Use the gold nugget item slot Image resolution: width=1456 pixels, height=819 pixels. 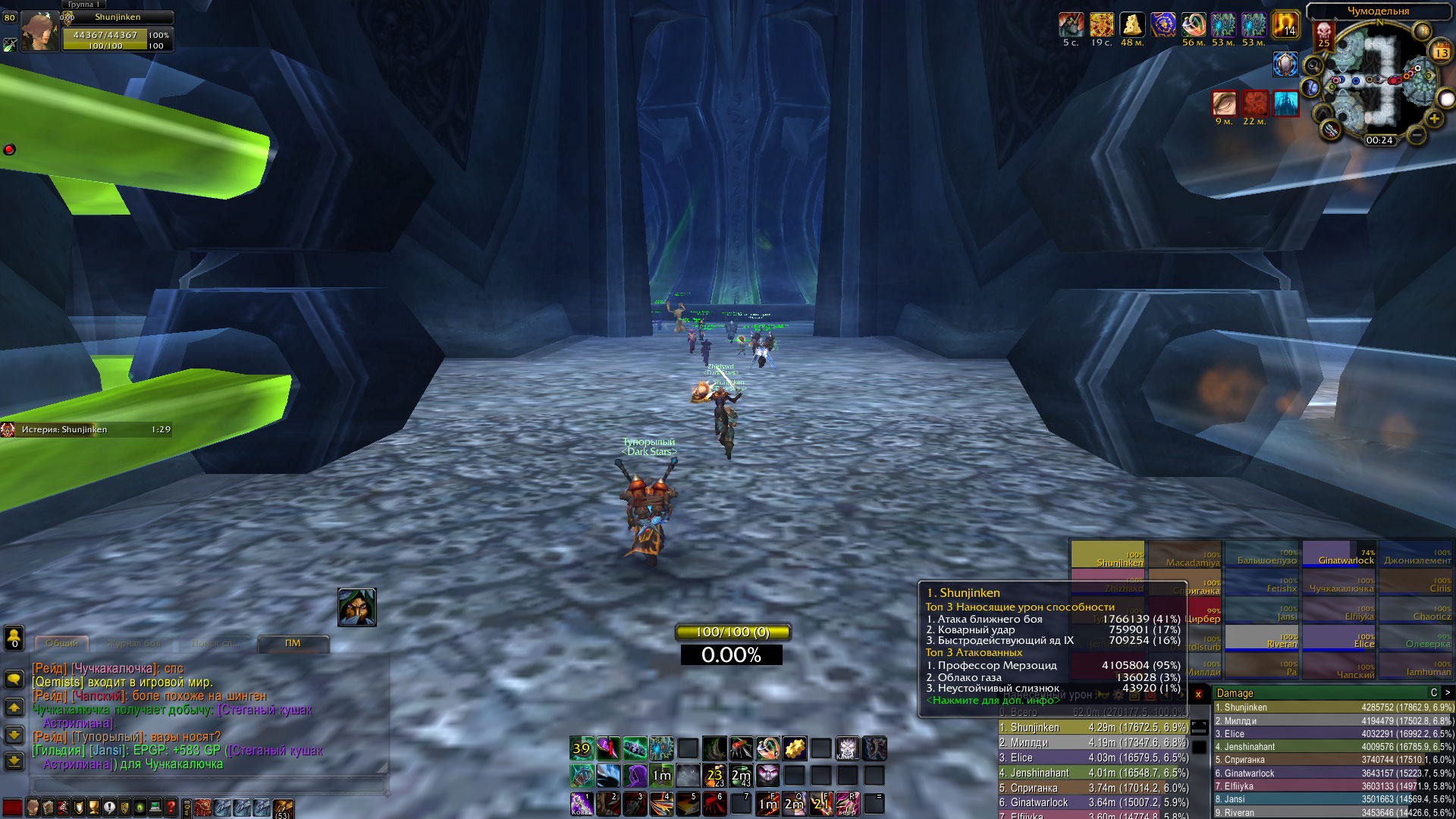(794, 749)
